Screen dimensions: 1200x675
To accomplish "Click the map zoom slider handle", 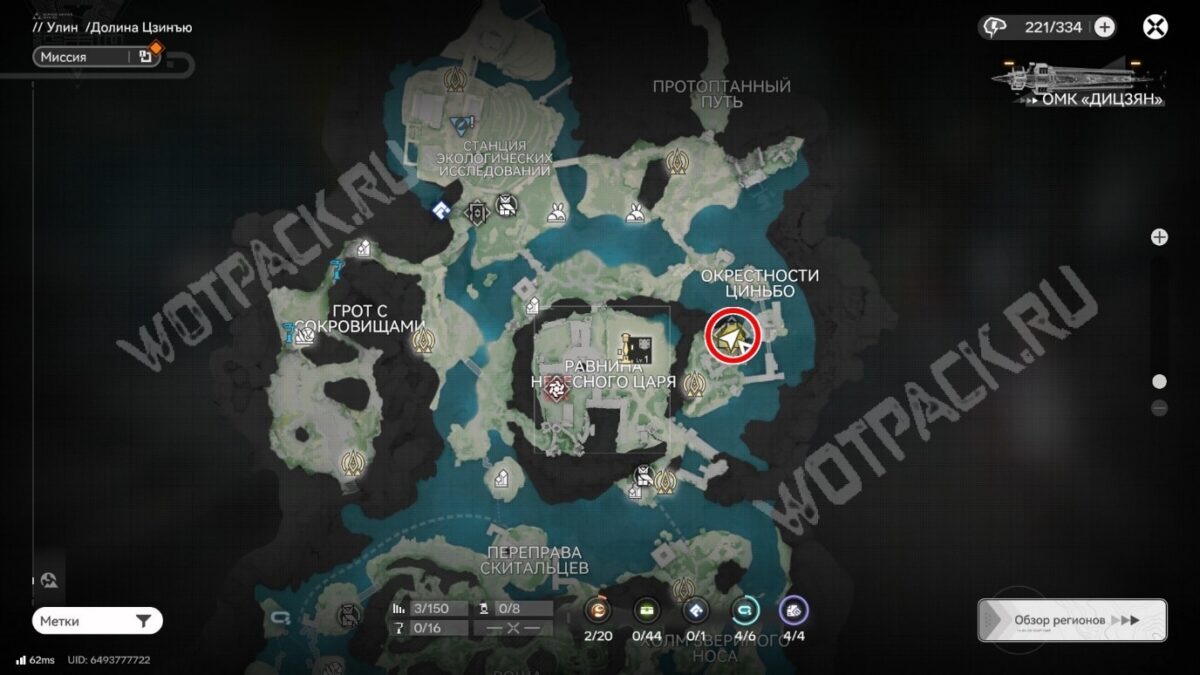I will tap(1159, 381).
